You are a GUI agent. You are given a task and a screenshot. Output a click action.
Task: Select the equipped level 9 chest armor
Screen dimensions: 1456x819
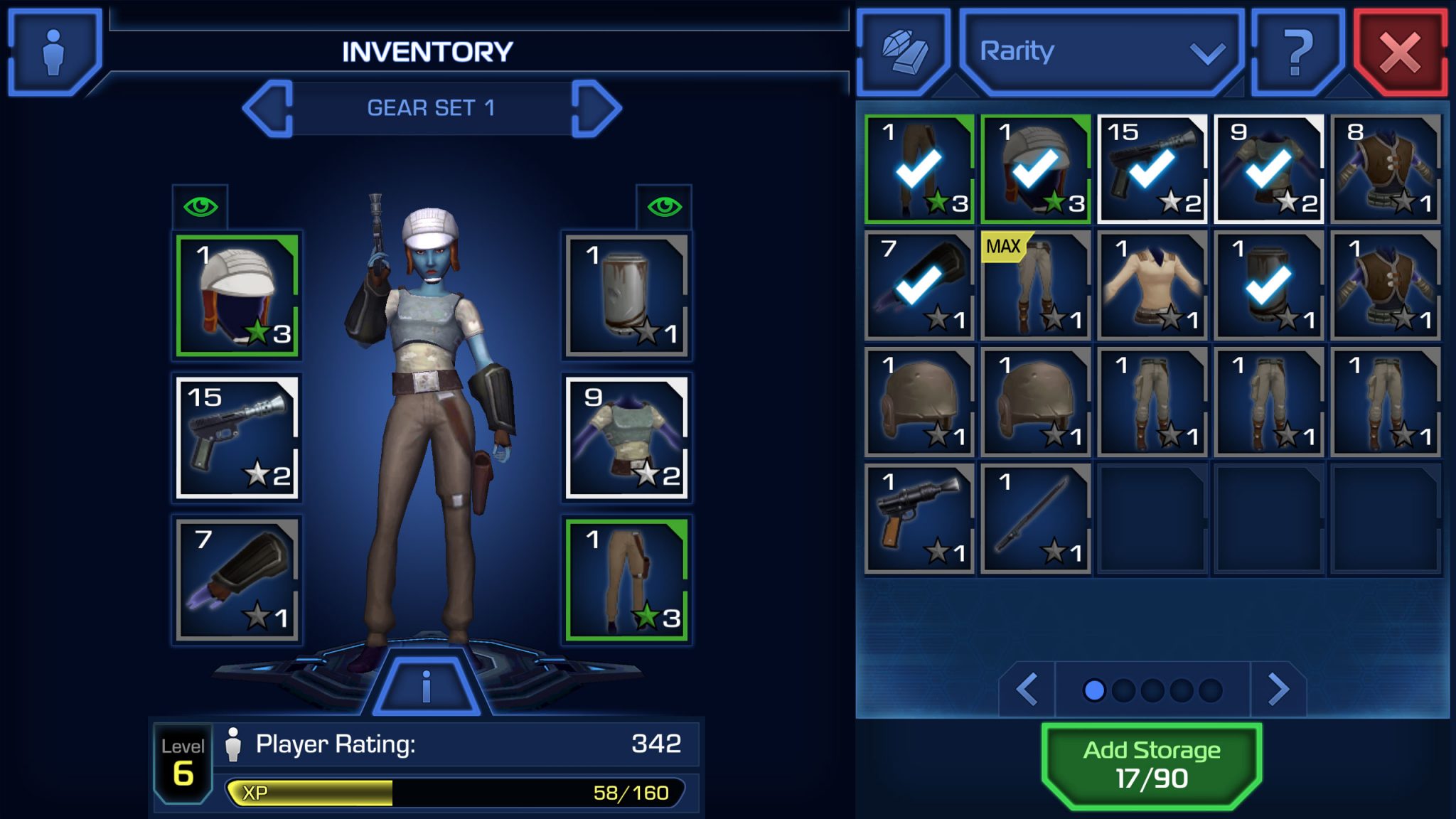click(x=626, y=437)
